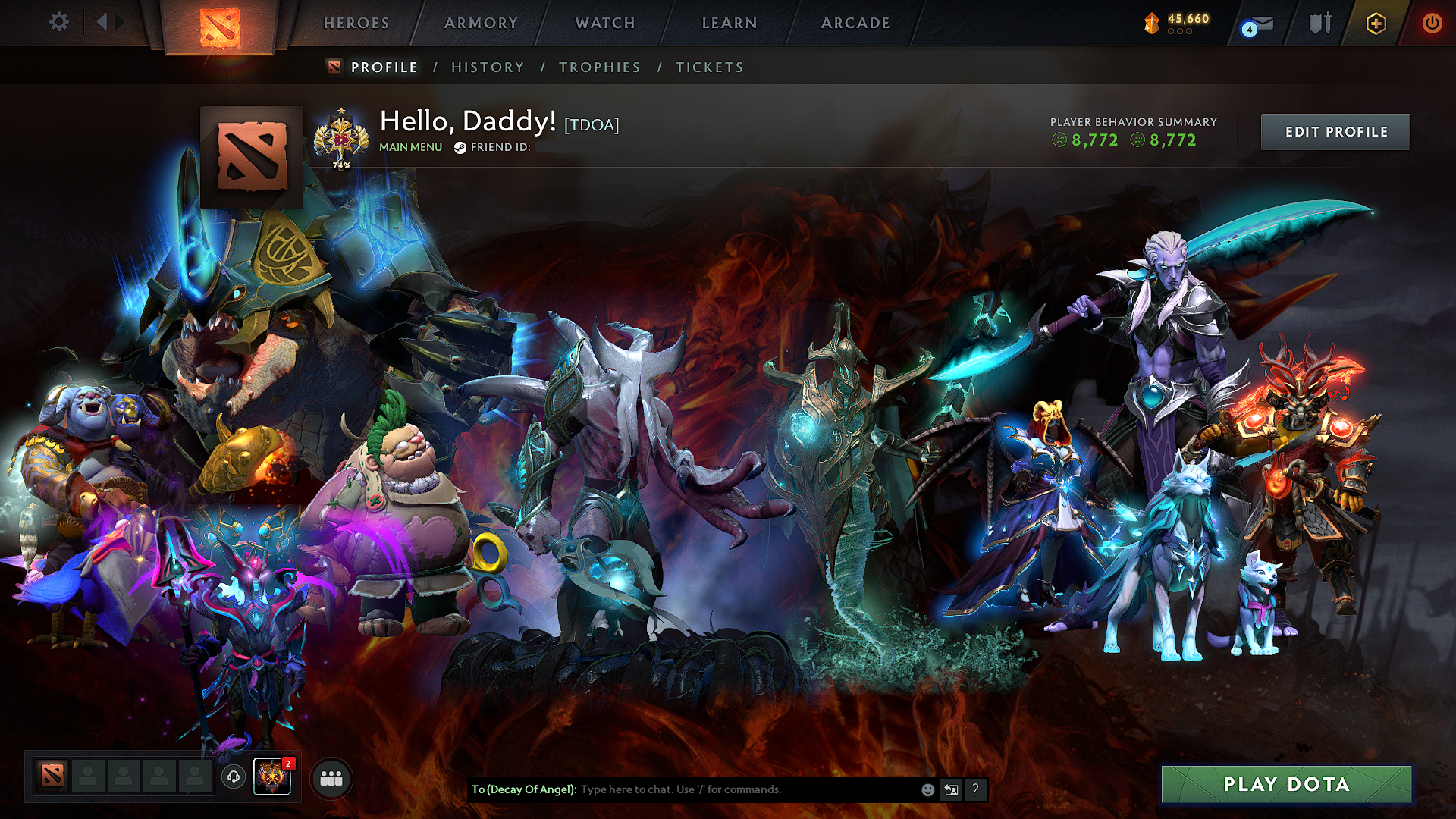Screen dimensions: 1456x819
Task: Open the friends list icon near party slots
Action: pos(331,777)
